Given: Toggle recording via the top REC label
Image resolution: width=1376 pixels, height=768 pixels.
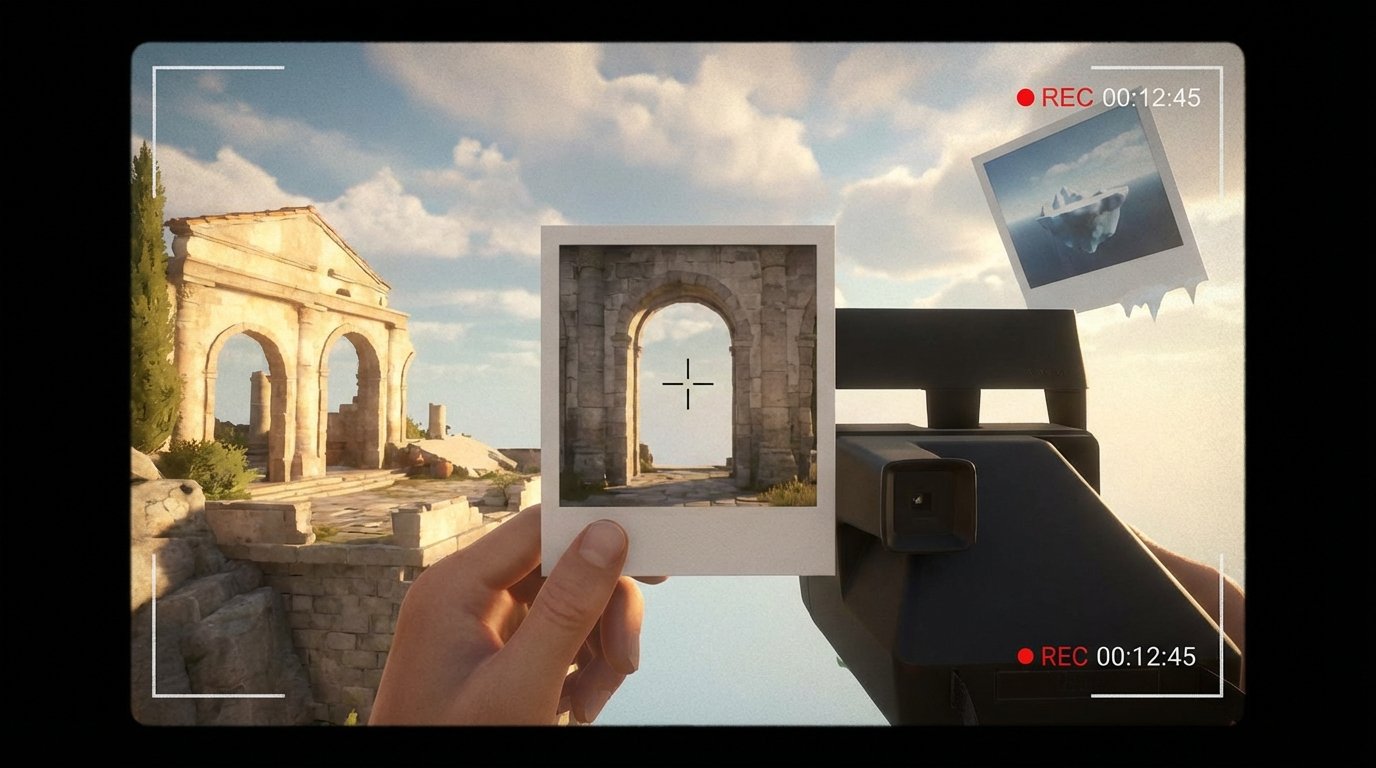Looking at the screenshot, I should 1066,96.
